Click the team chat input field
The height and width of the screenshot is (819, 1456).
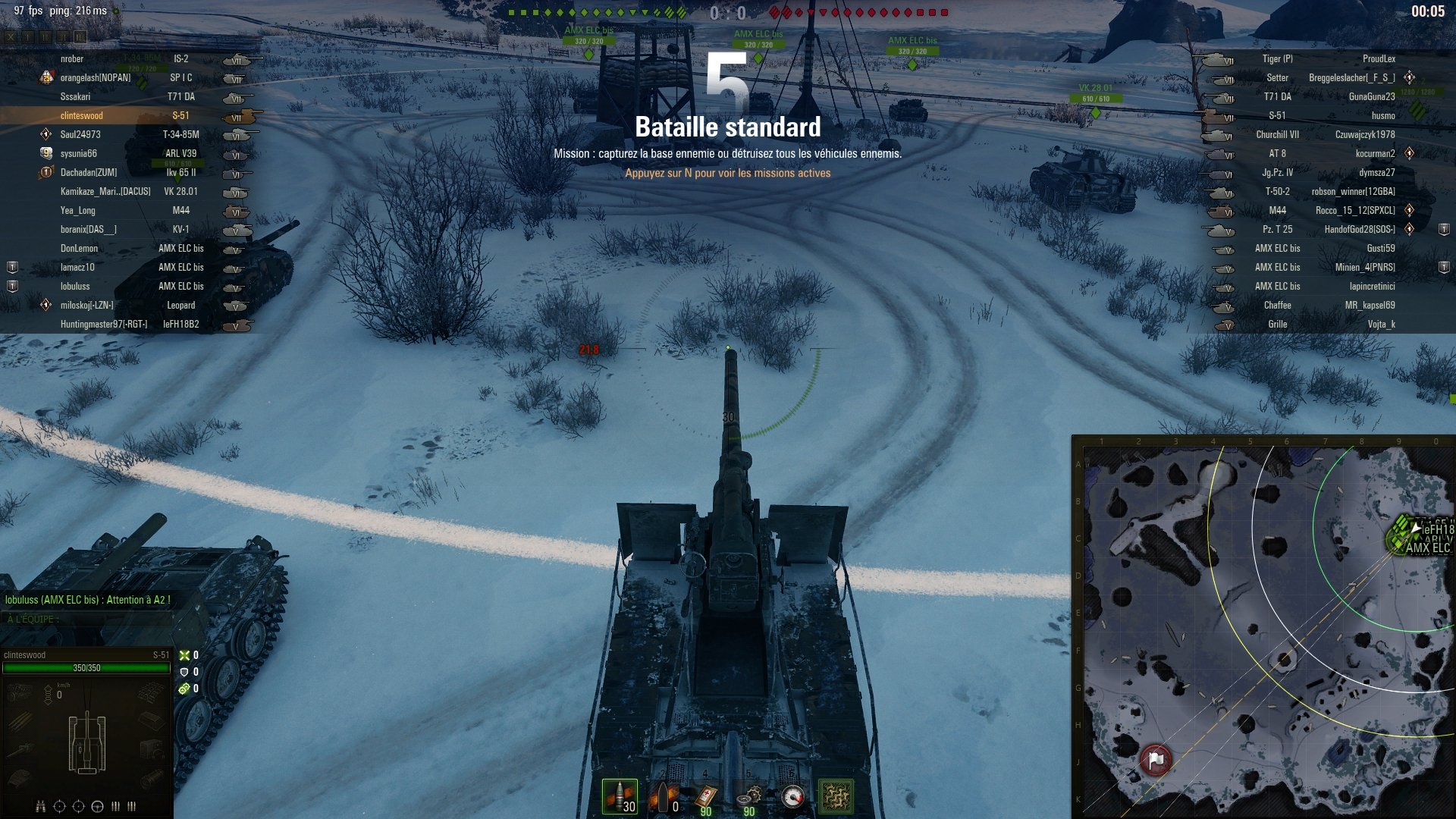91,620
